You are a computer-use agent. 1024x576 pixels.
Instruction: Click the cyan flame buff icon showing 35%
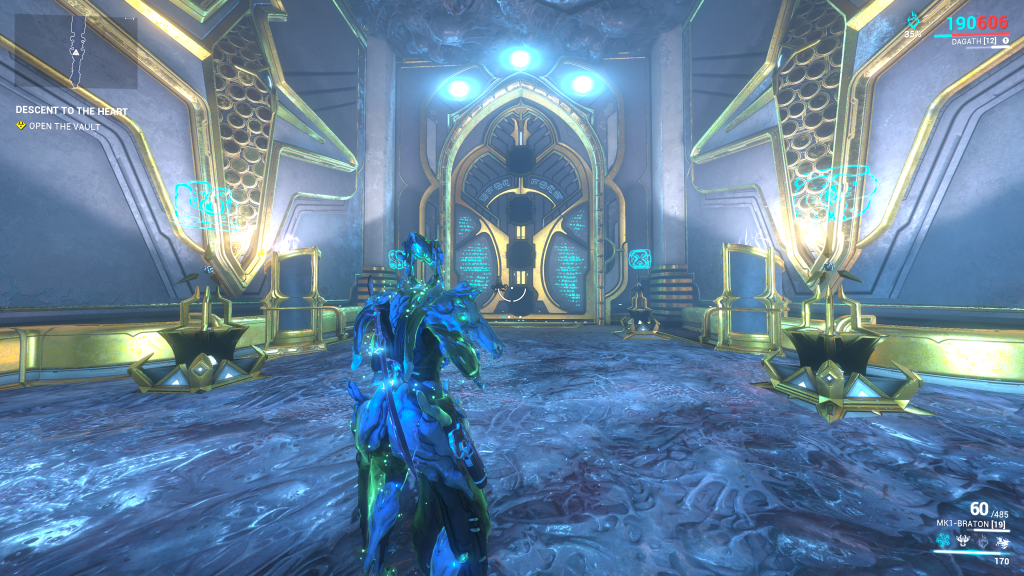pos(913,22)
